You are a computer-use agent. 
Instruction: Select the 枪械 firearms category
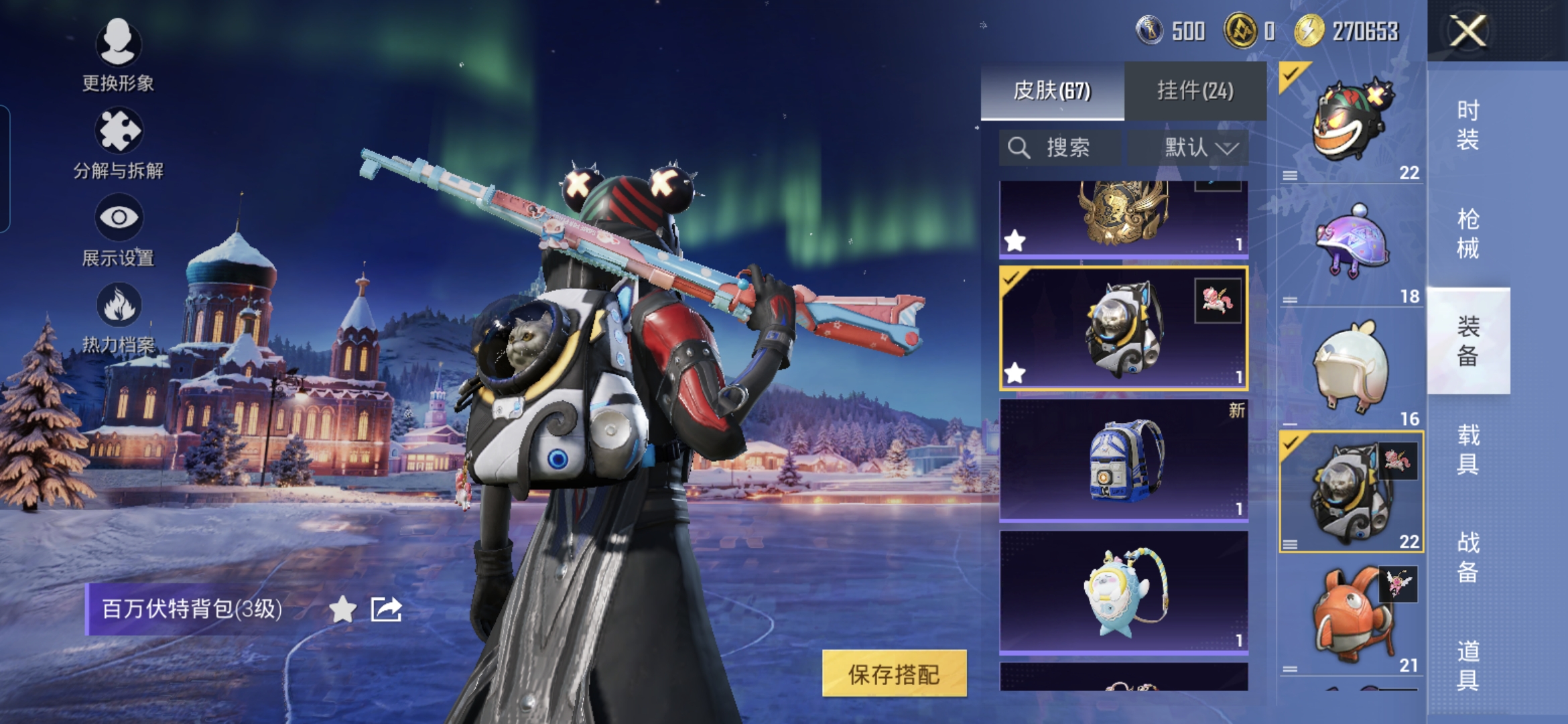click(1467, 234)
